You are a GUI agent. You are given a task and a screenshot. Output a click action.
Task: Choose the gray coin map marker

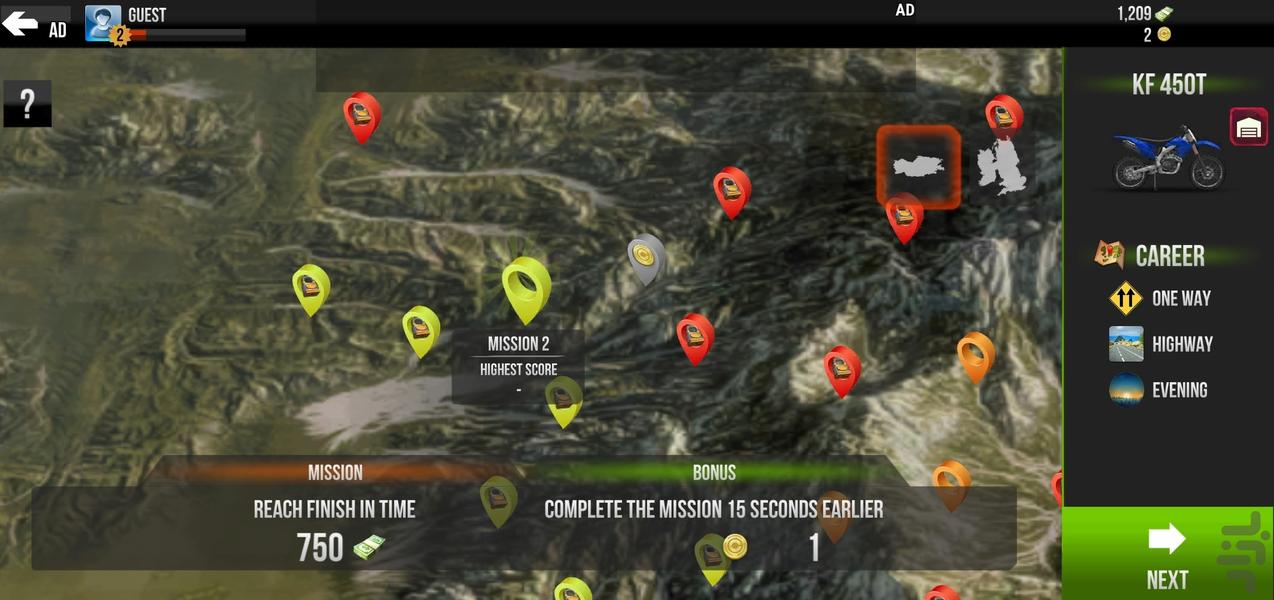pos(646,258)
